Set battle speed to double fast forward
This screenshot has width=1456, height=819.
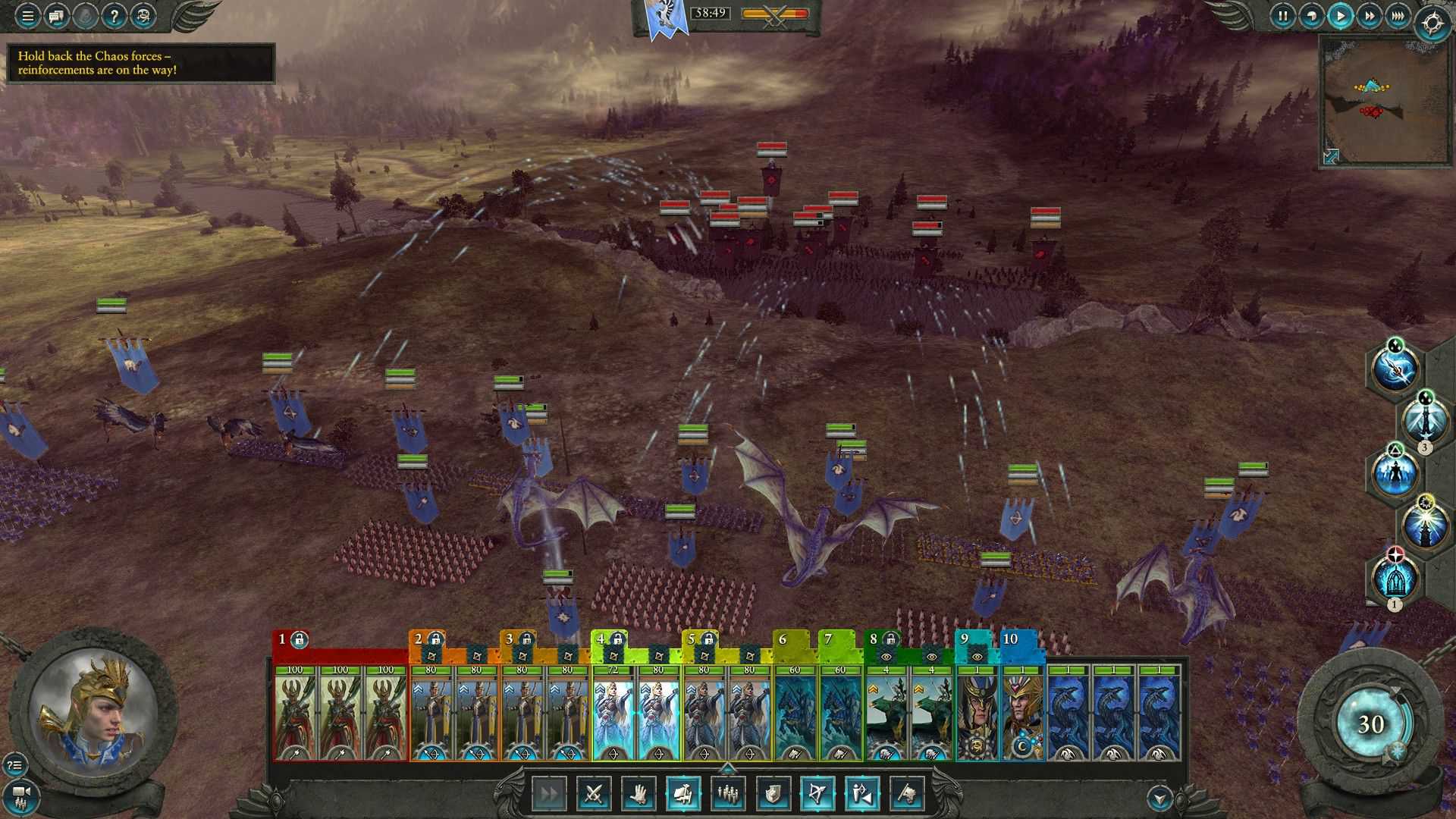coord(1369,16)
